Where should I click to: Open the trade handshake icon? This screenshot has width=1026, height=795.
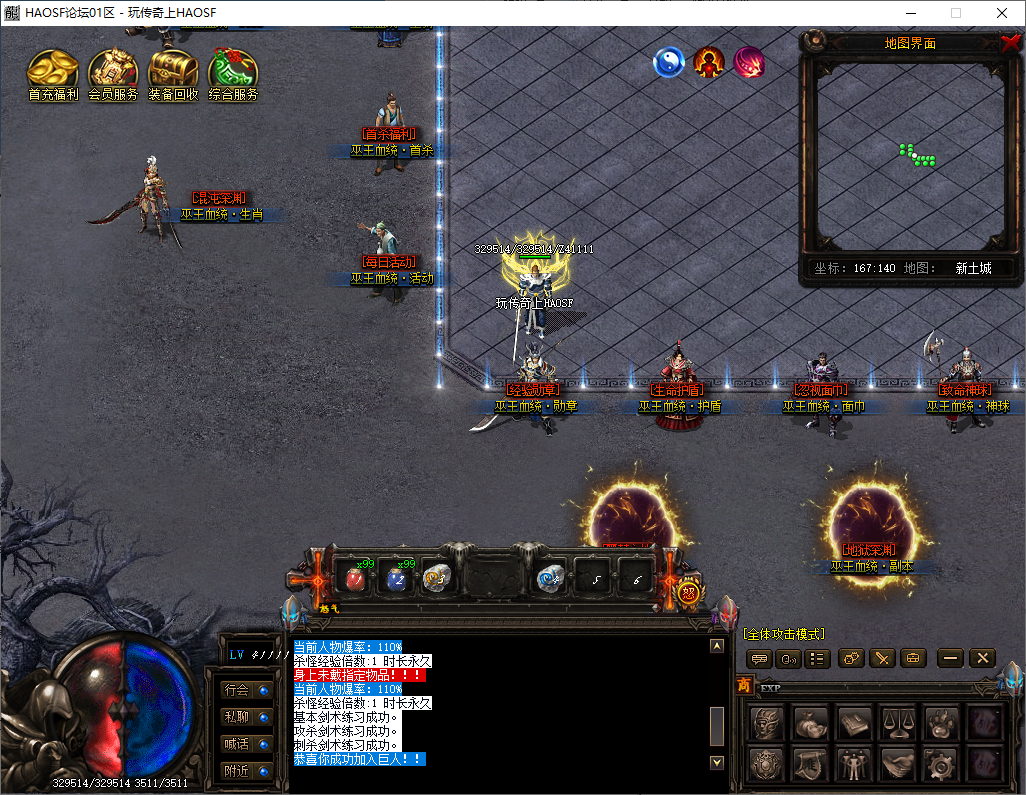click(x=898, y=764)
